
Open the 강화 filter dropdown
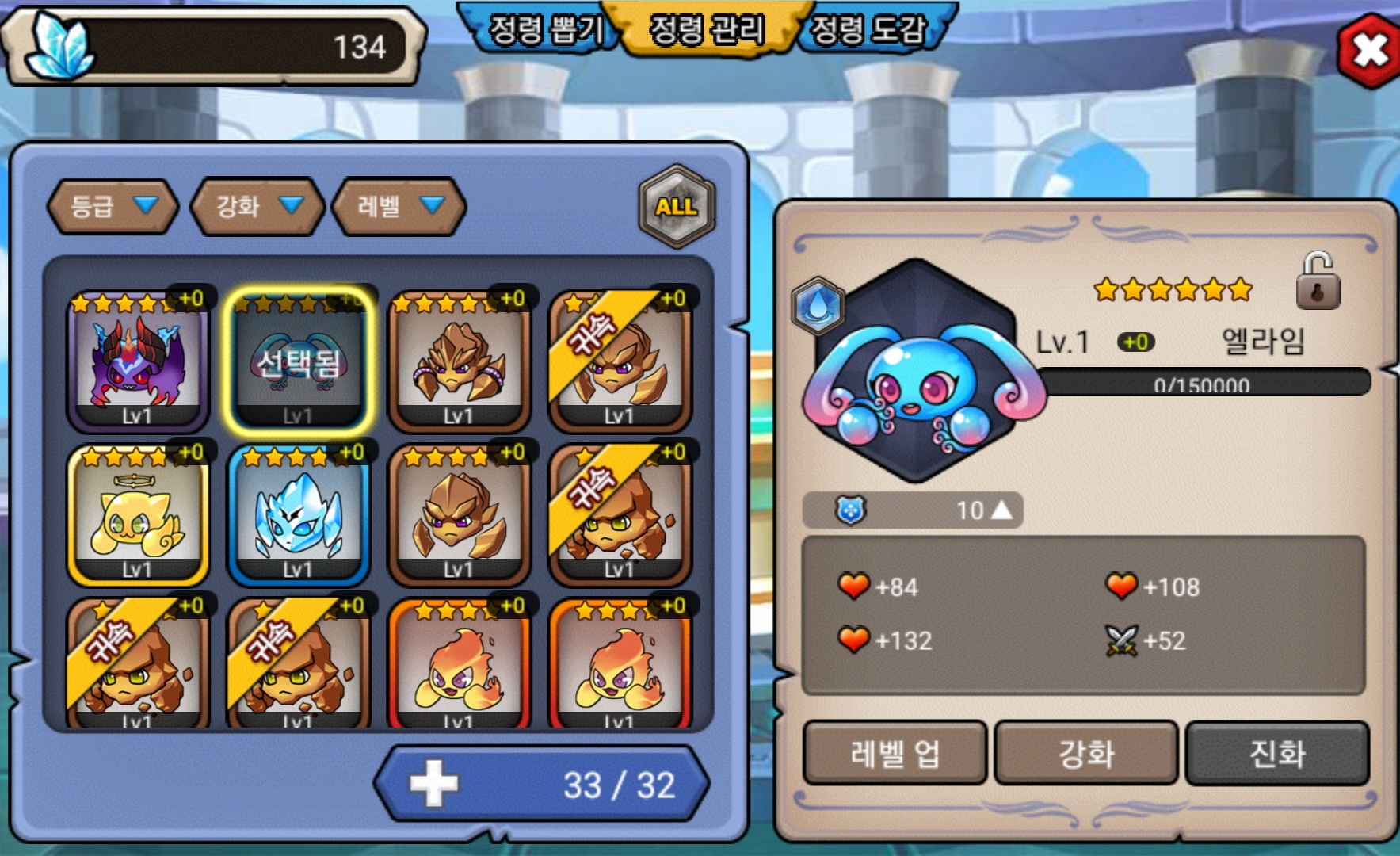coord(257,207)
